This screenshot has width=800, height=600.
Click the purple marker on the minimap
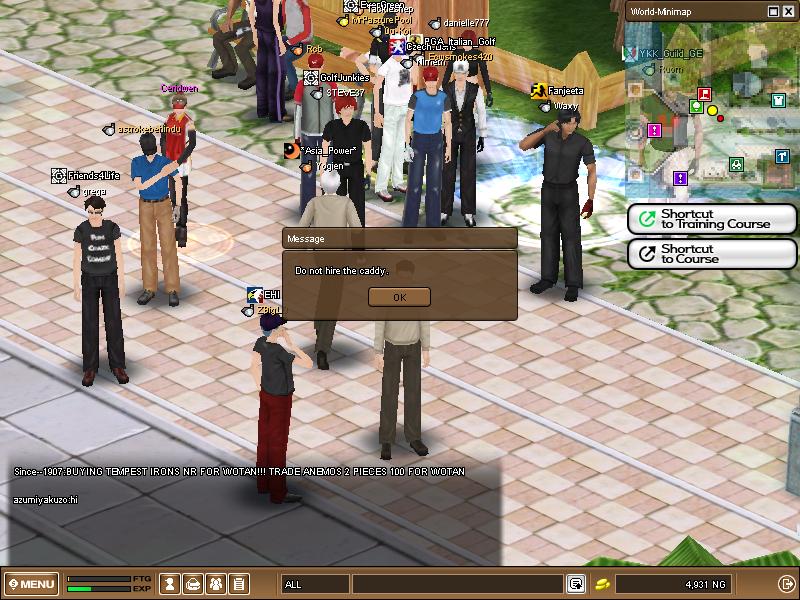(x=680, y=178)
